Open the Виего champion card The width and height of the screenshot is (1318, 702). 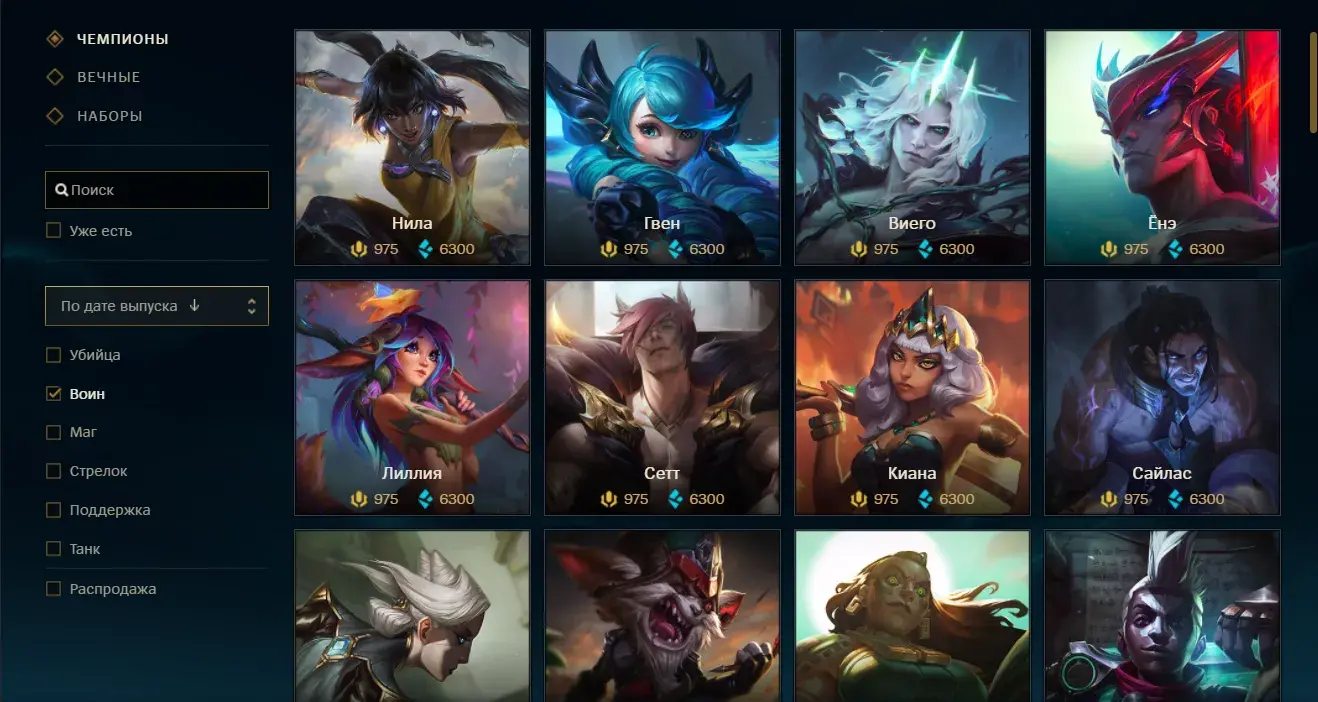coord(912,147)
